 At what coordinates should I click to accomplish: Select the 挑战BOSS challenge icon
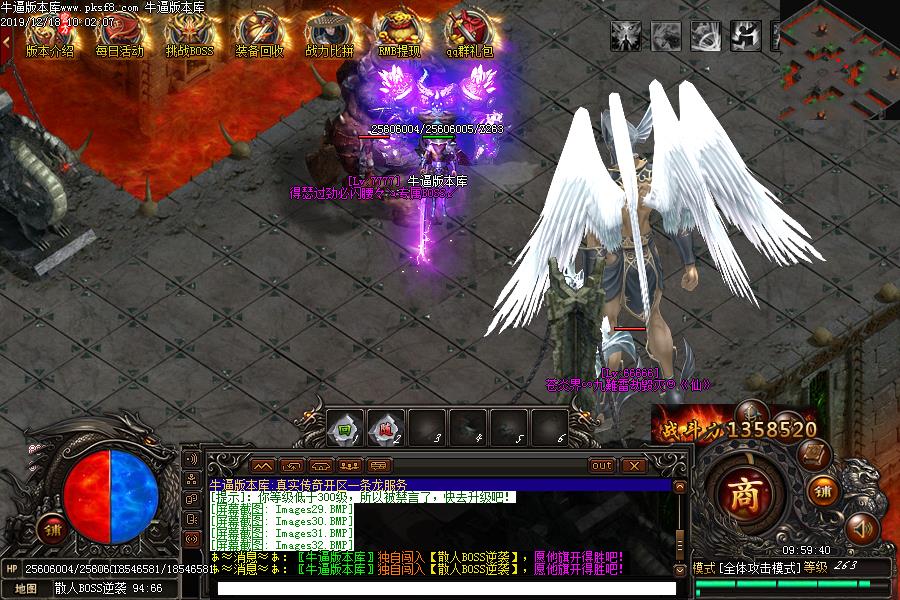(189, 36)
